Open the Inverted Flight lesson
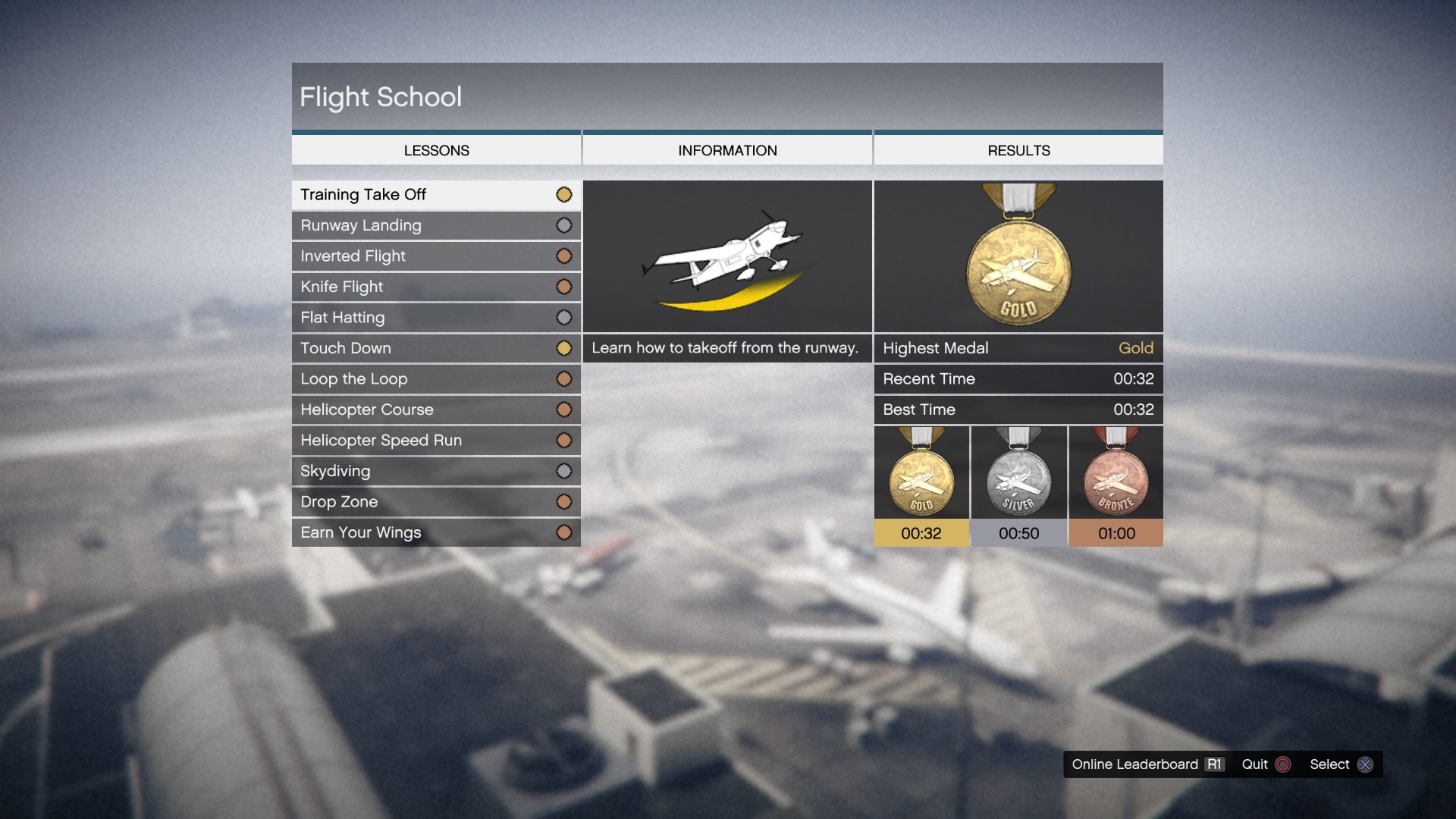 436,256
